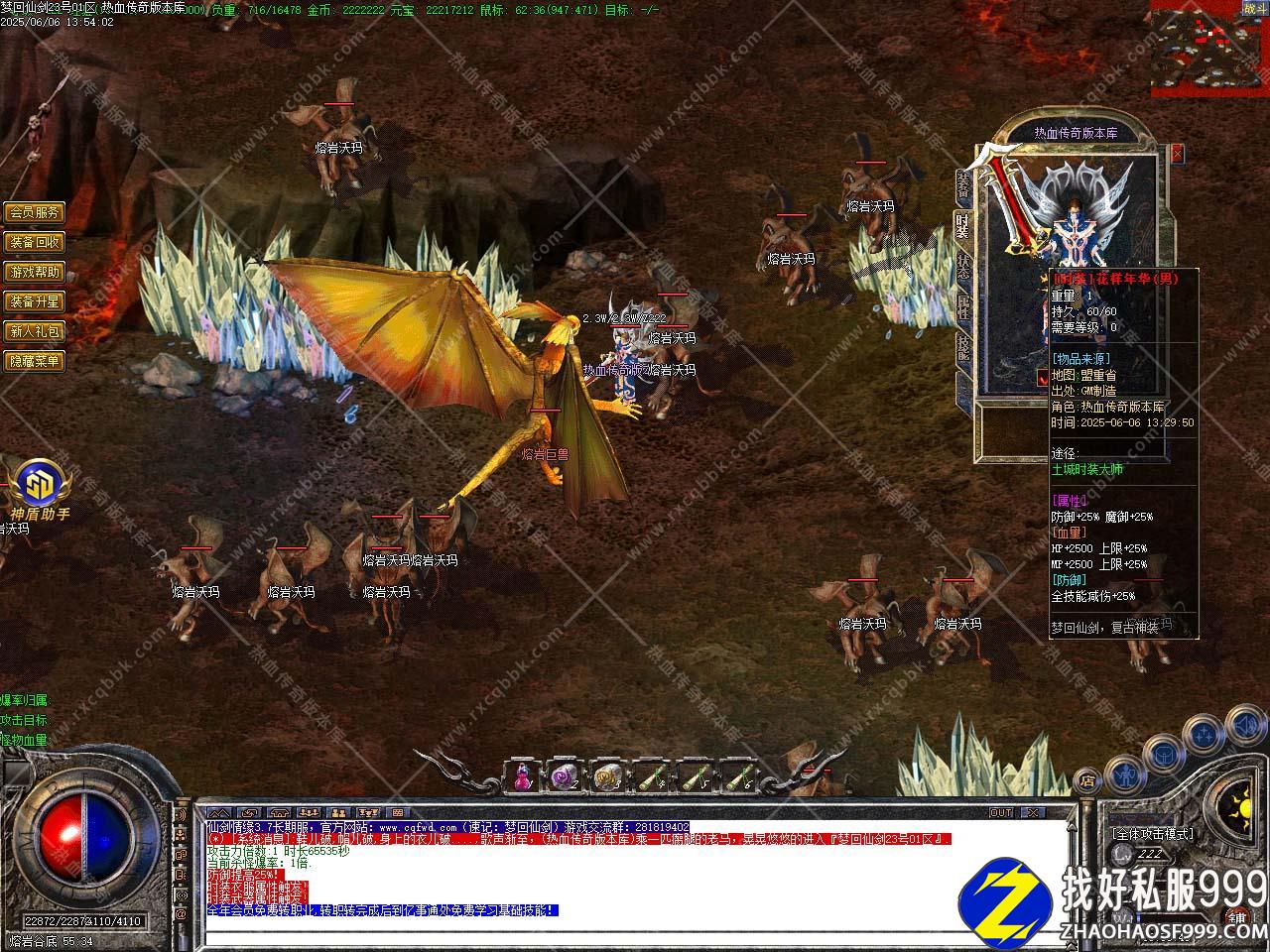Use the red potion in hotbar slot 1
Image resolution: width=1270 pixels, height=952 pixels.
(523, 777)
